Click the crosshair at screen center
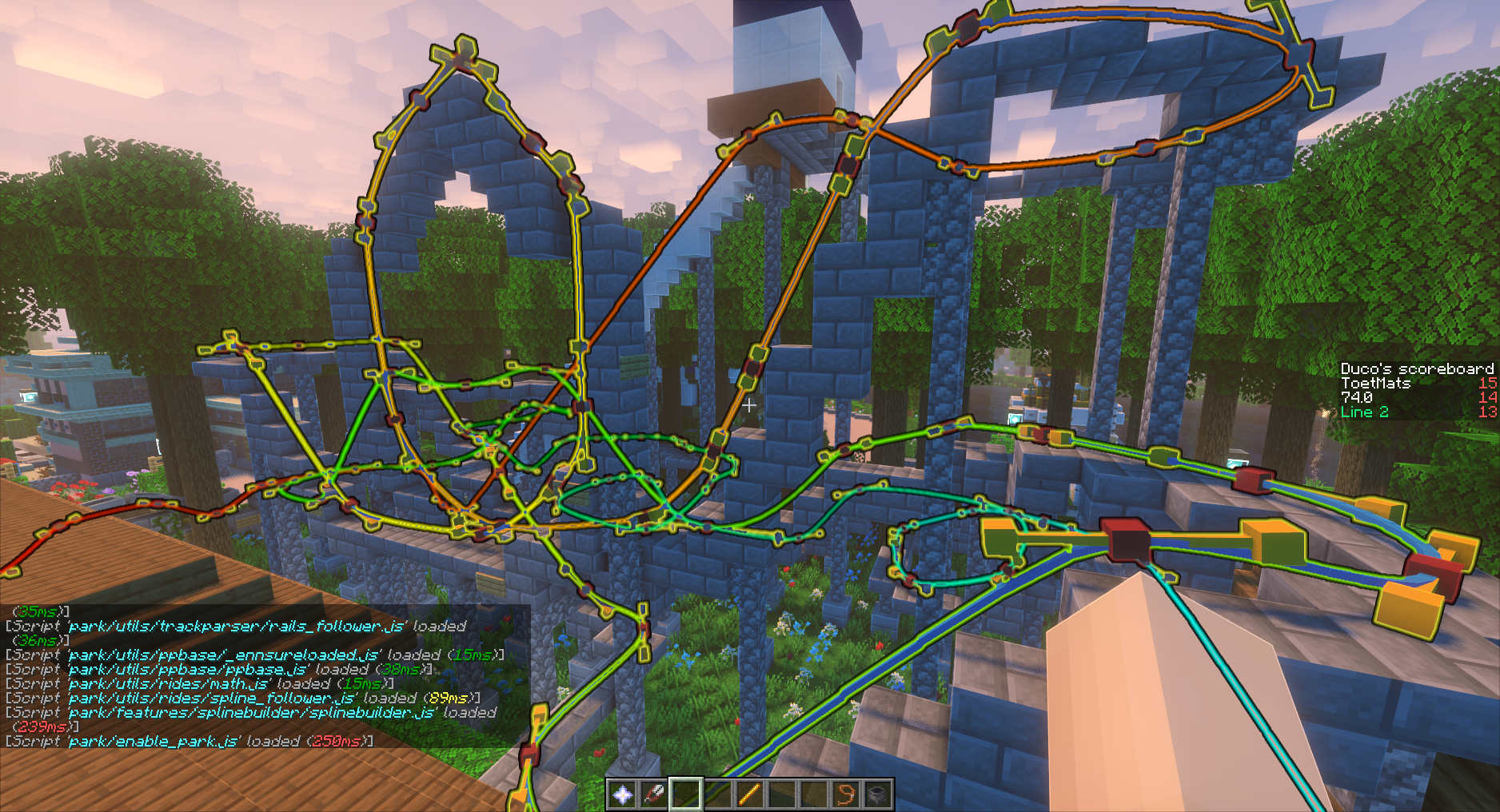 (750, 406)
